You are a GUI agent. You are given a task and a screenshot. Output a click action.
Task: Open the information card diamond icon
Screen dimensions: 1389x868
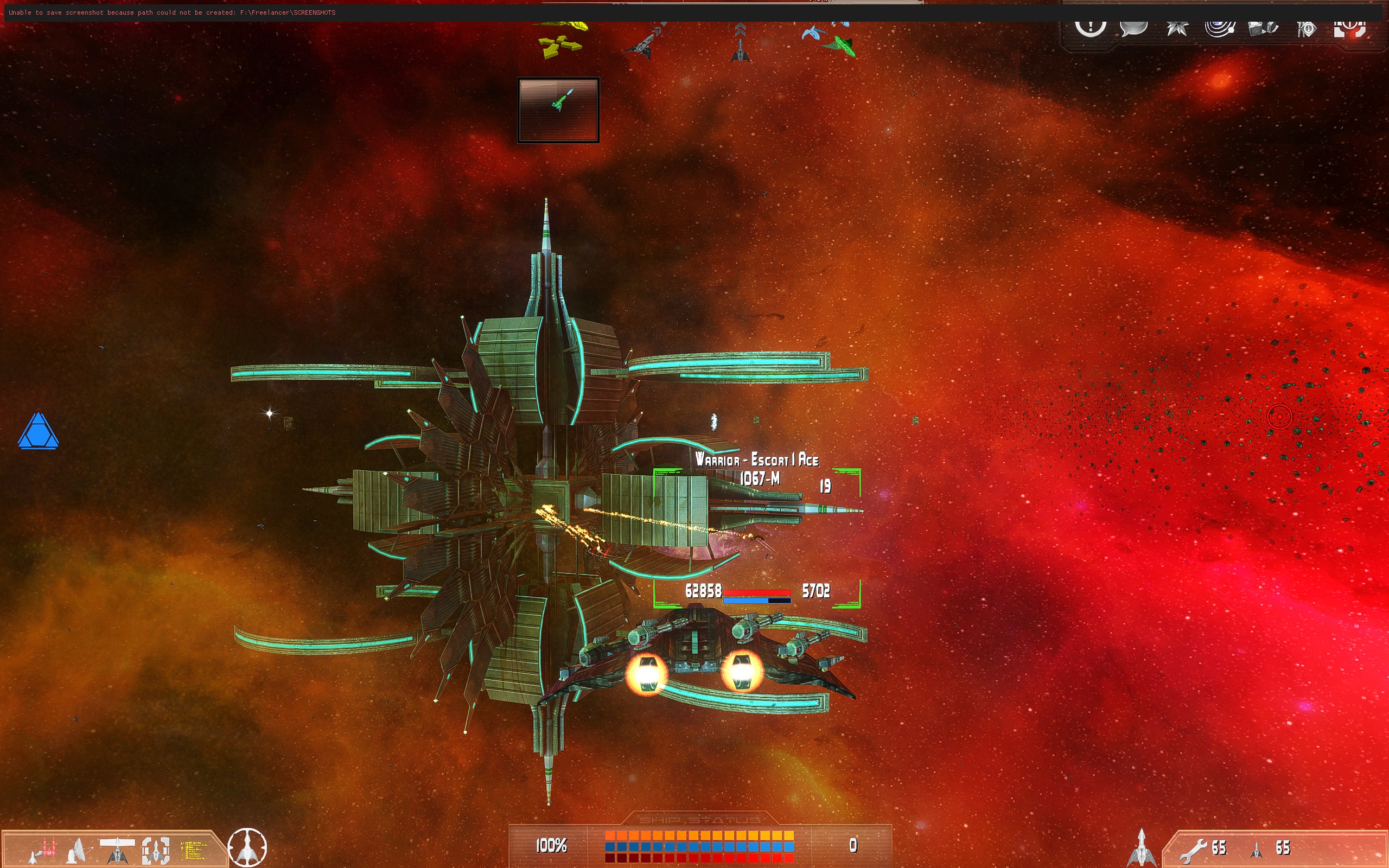point(1307,28)
